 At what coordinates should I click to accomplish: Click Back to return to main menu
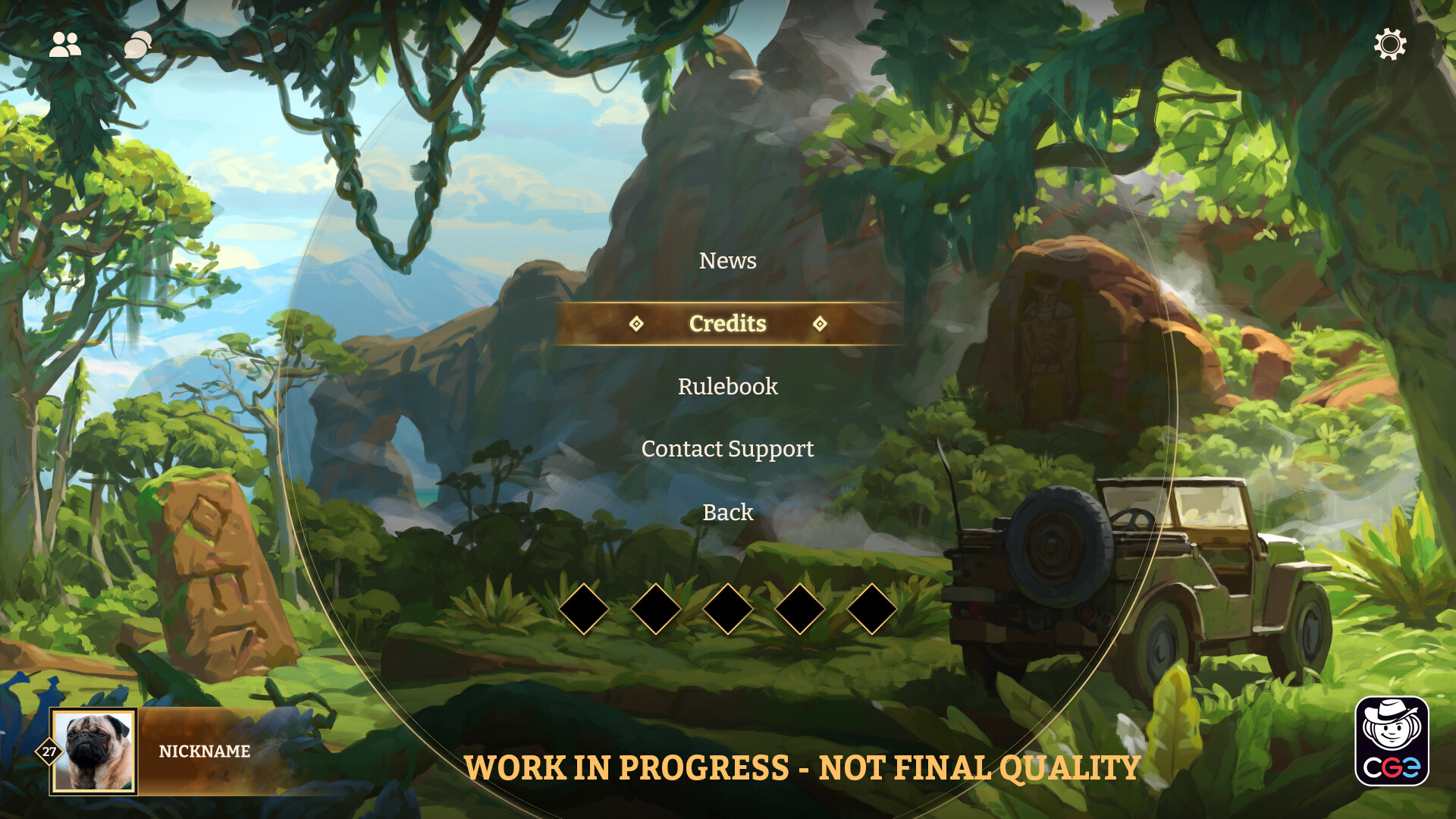click(x=728, y=513)
